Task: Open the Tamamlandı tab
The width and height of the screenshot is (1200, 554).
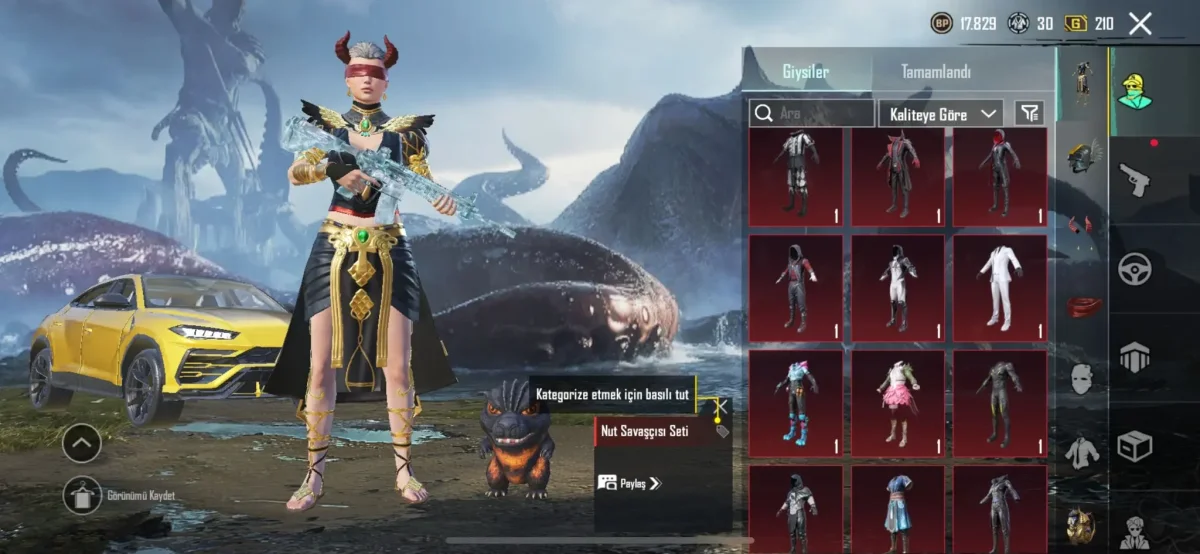Action: 935,72
